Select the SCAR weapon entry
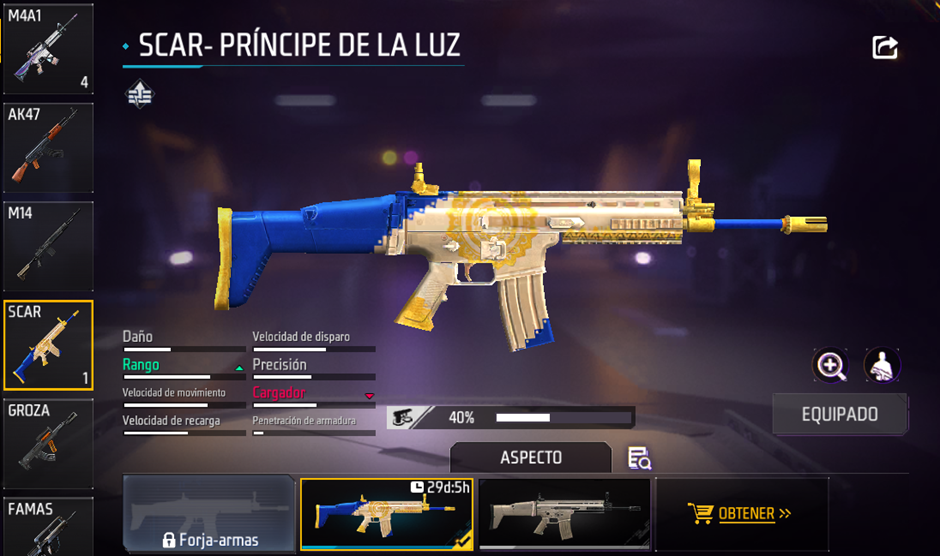This screenshot has width=940, height=556. pyautogui.click(x=47, y=345)
